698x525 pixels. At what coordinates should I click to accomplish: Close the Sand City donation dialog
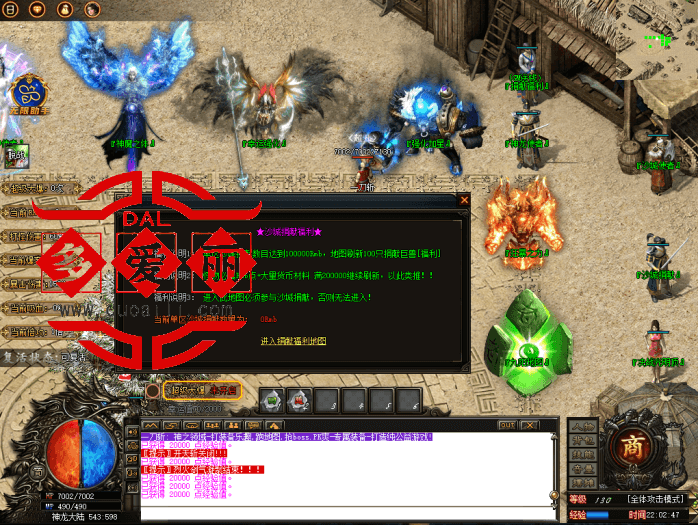(x=464, y=200)
